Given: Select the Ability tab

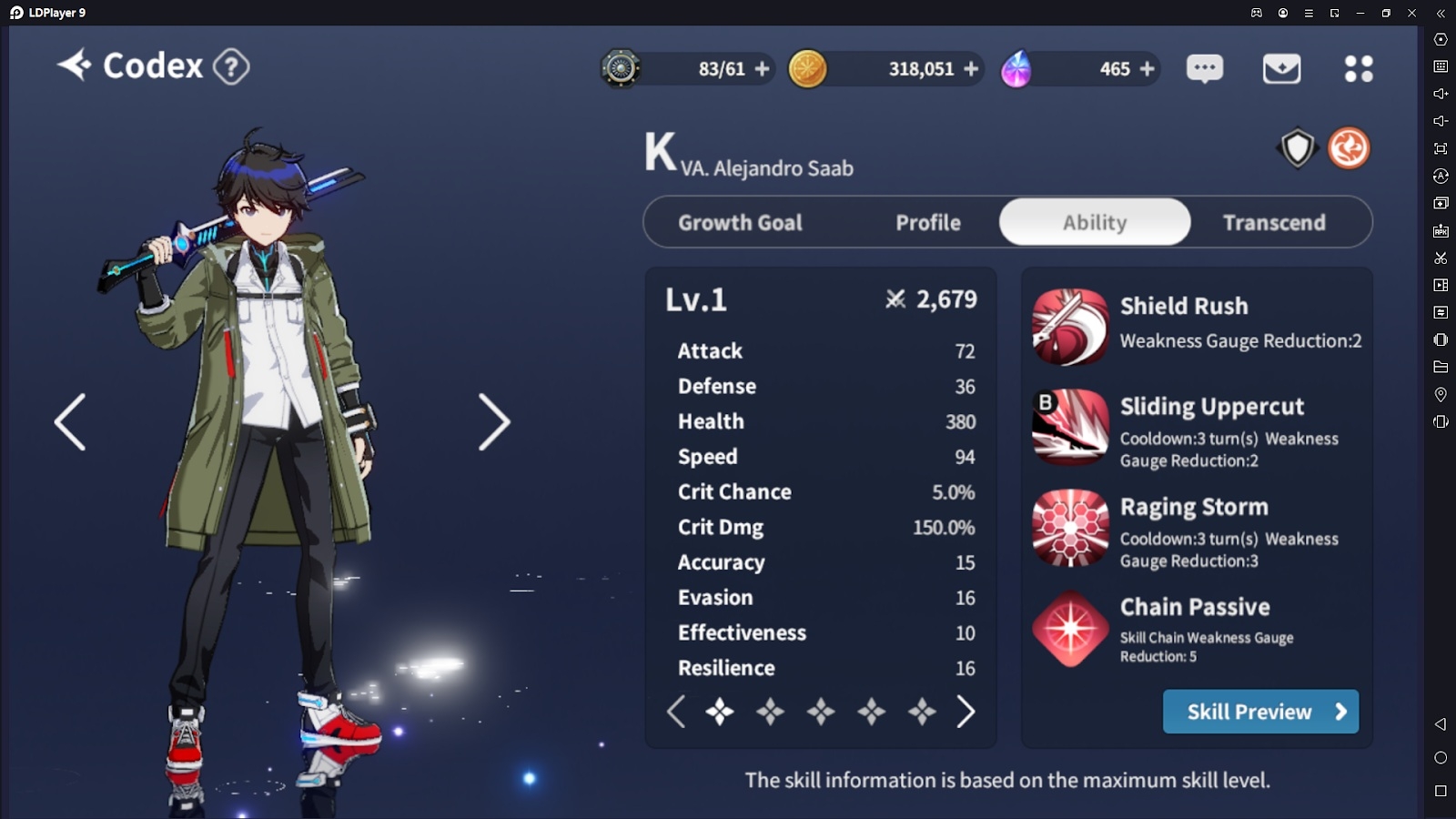Looking at the screenshot, I should (x=1095, y=223).
